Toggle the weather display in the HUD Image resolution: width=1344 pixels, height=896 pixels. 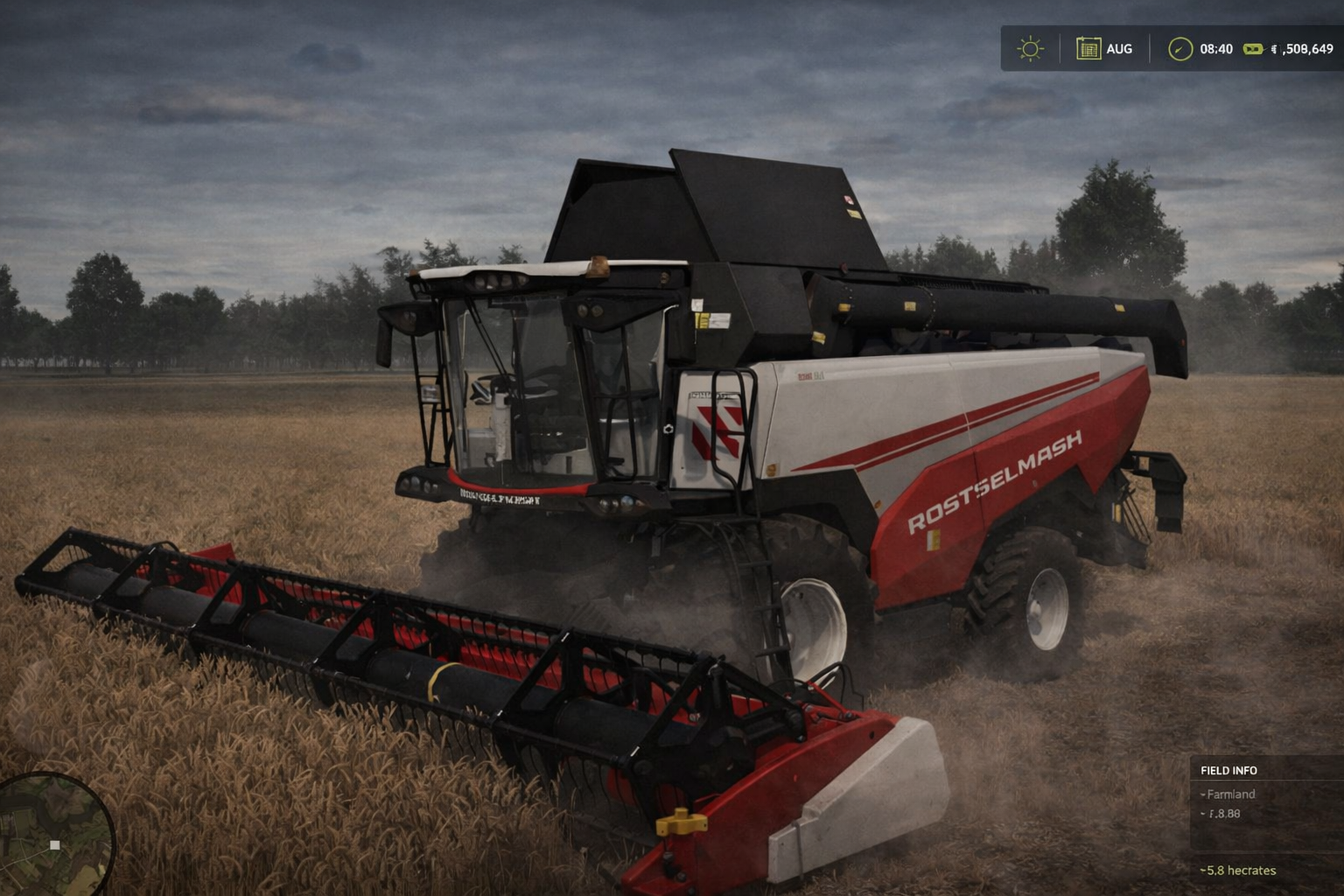1031,49
